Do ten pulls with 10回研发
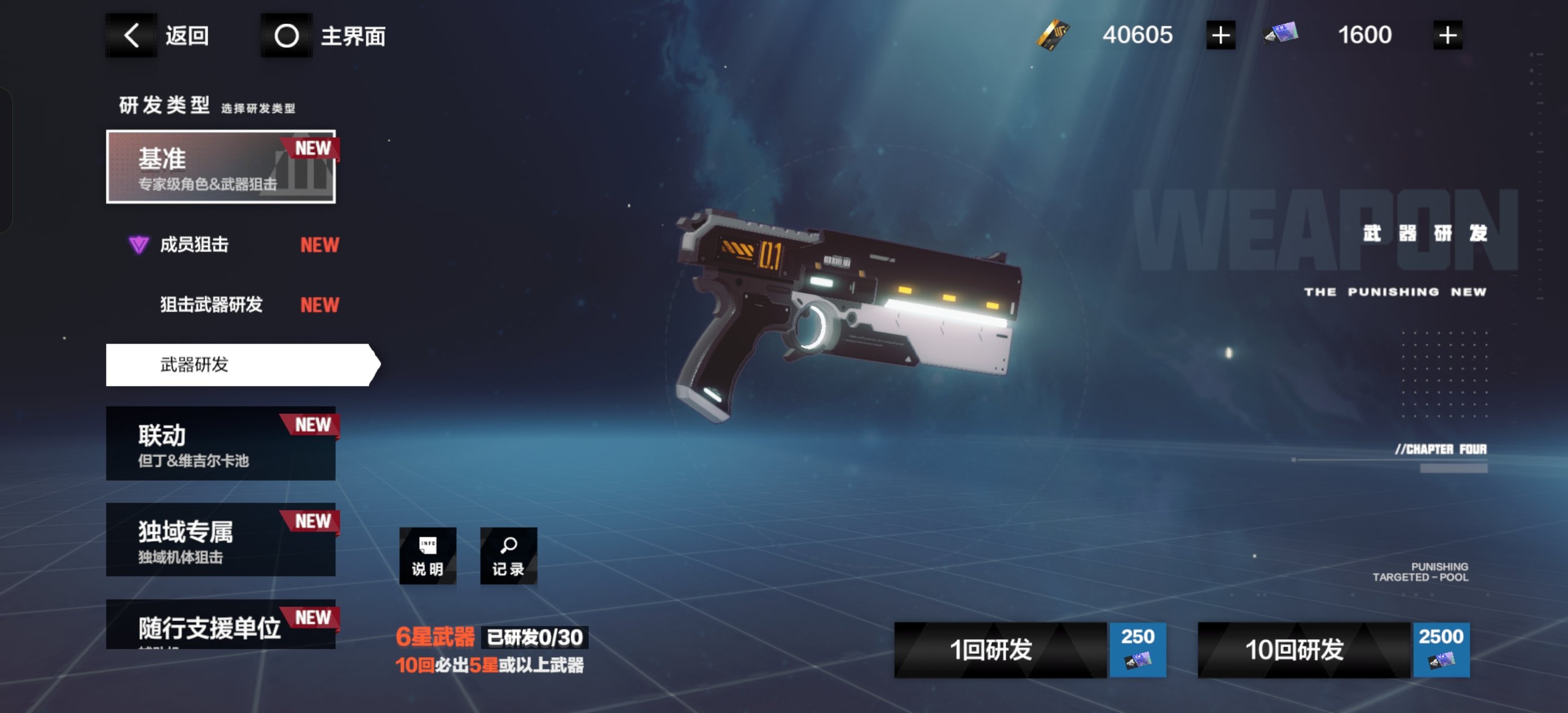Viewport: 1568px width, 713px height. (x=1332, y=650)
